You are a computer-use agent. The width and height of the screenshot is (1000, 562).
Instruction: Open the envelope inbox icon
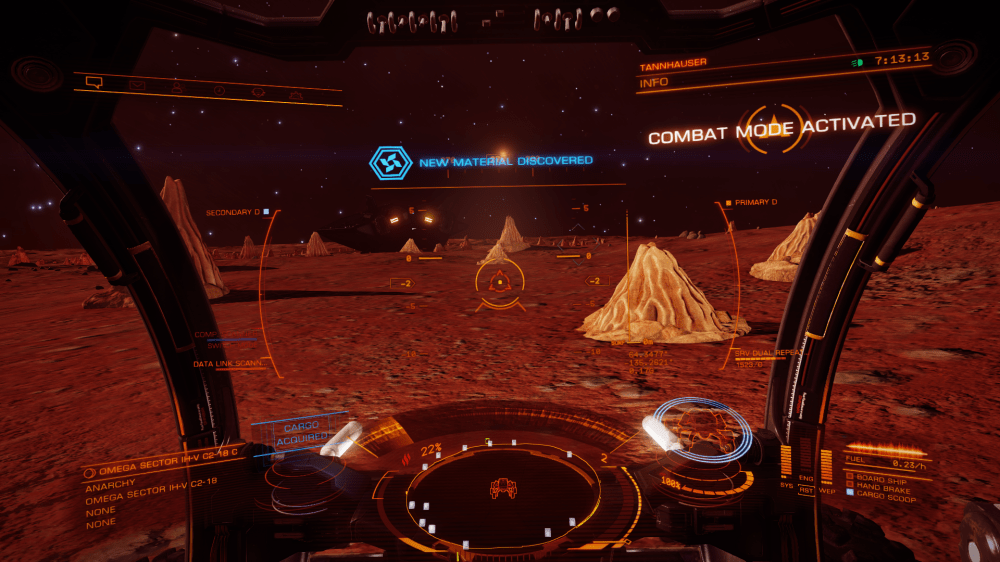(x=136, y=85)
